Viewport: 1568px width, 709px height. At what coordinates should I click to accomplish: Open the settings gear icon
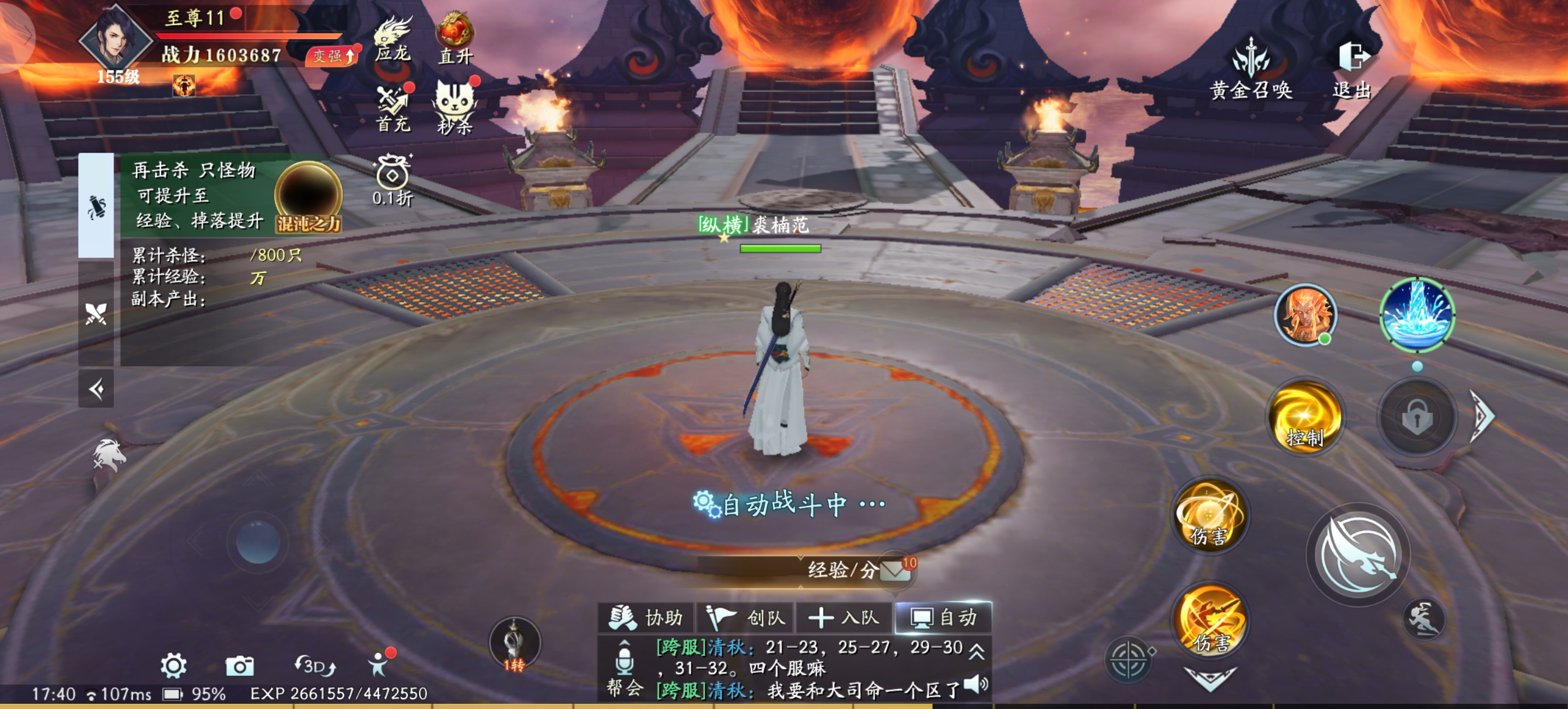pos(173,666)
